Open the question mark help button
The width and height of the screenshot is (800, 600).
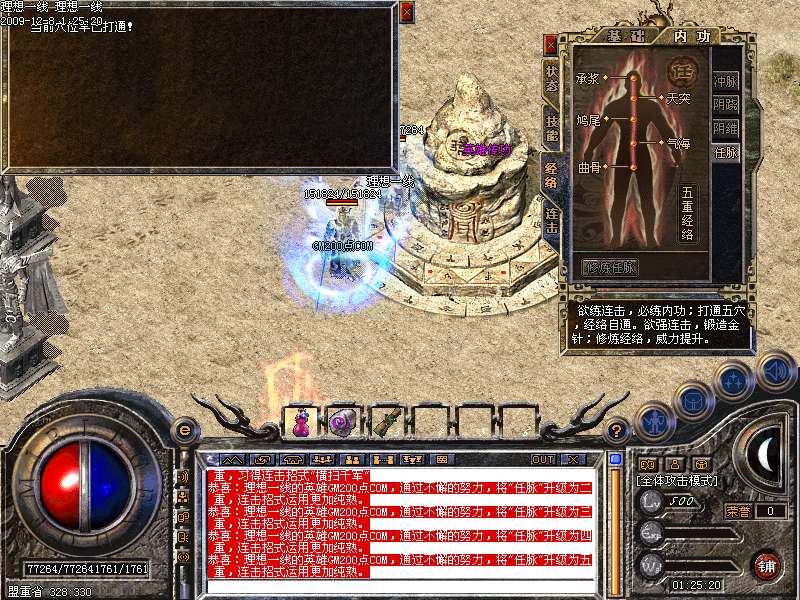point(618,430)
